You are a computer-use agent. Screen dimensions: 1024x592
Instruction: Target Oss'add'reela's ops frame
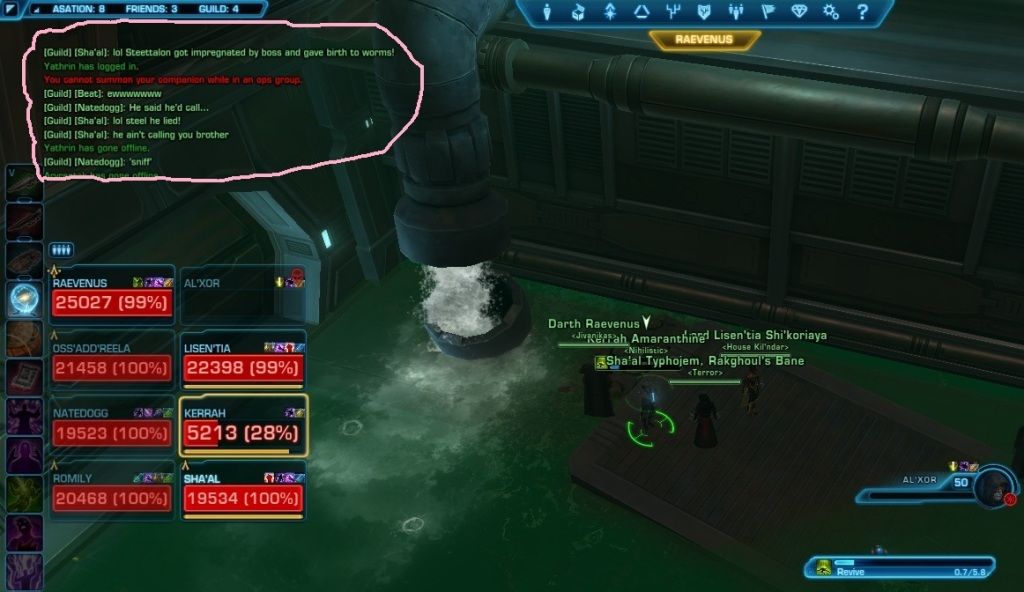point(112,362)
